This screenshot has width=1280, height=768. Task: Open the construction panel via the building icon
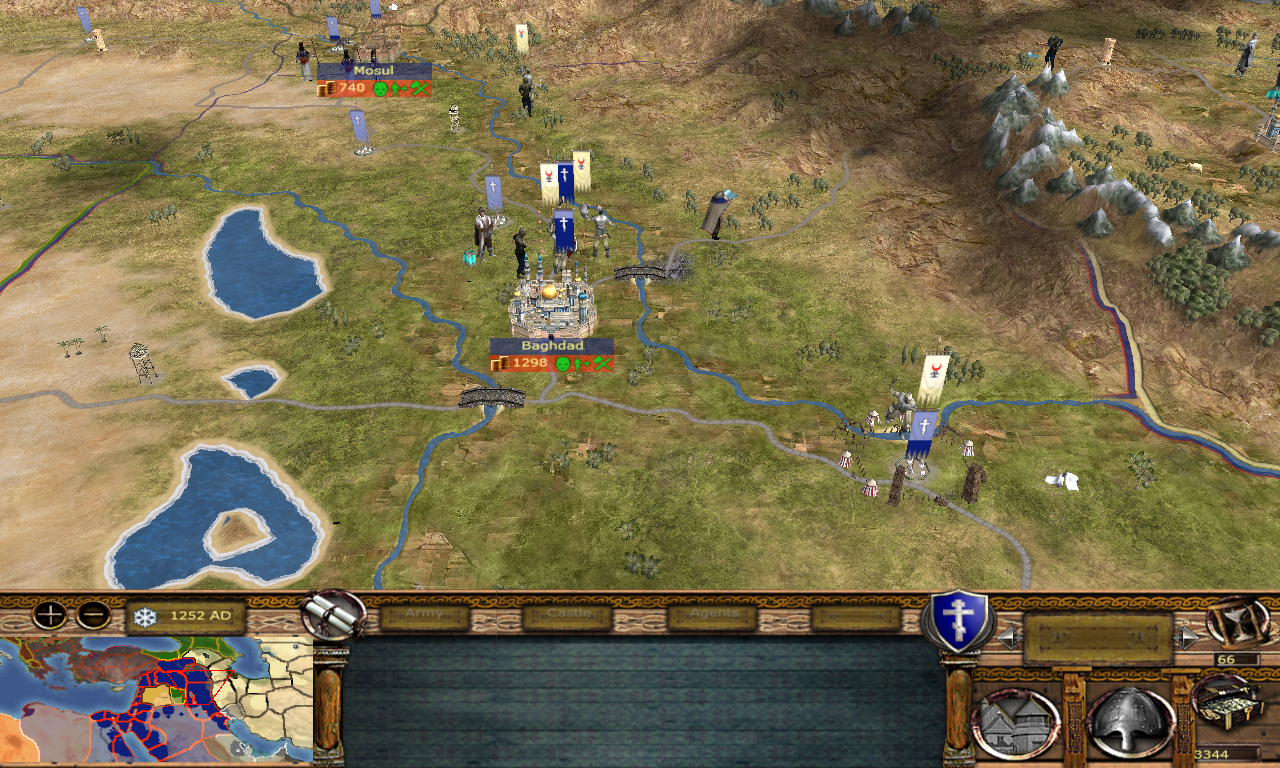click(x=1015, y=720)
